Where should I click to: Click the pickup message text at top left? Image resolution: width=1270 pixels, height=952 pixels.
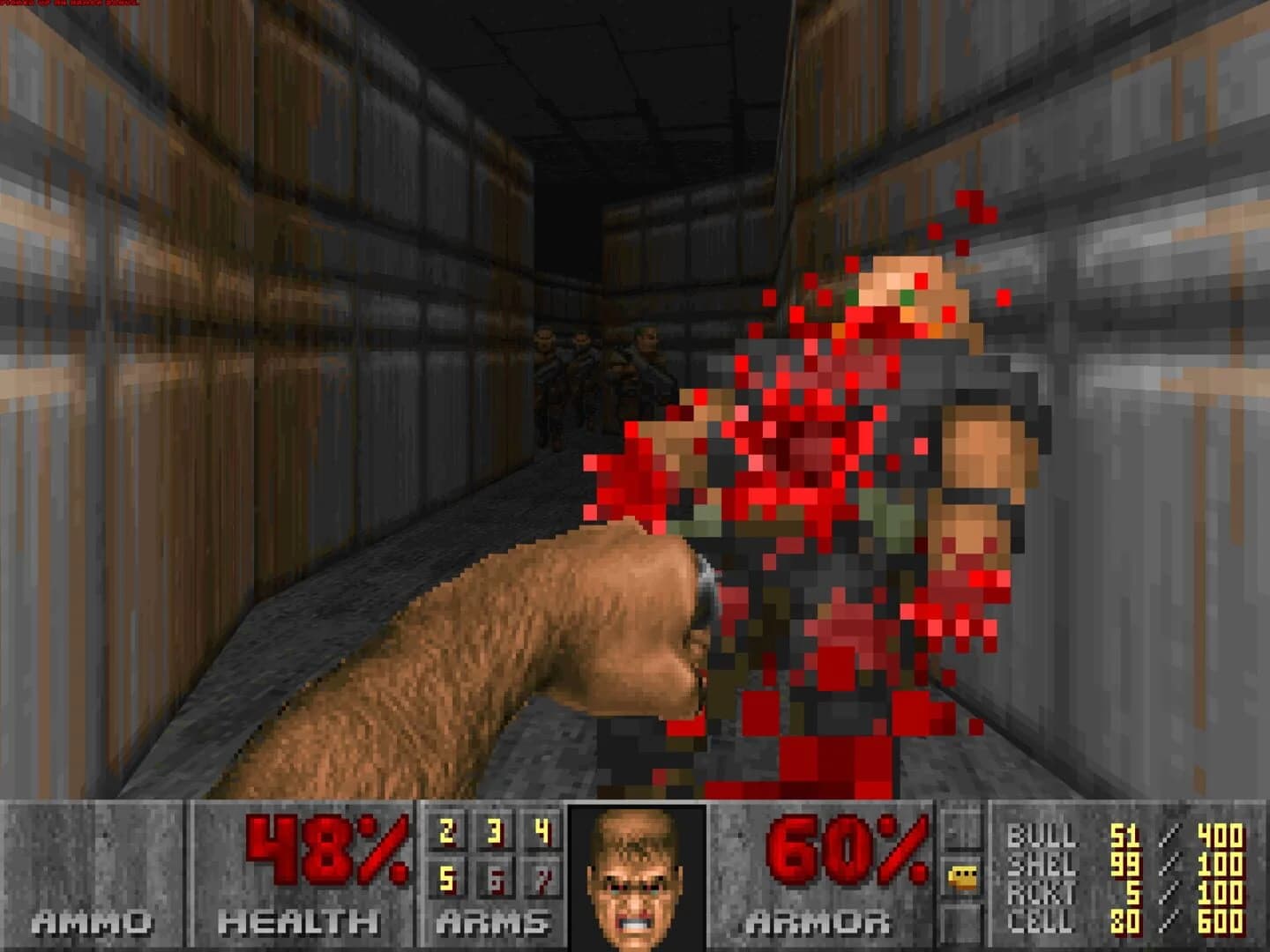click(71, 4)
